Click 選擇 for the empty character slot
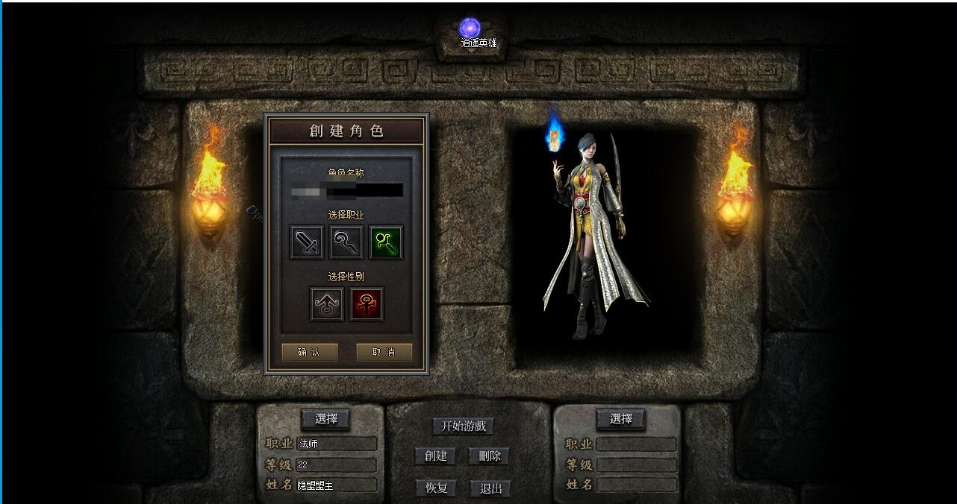The image size is (957, 504). tap(620, 419)
